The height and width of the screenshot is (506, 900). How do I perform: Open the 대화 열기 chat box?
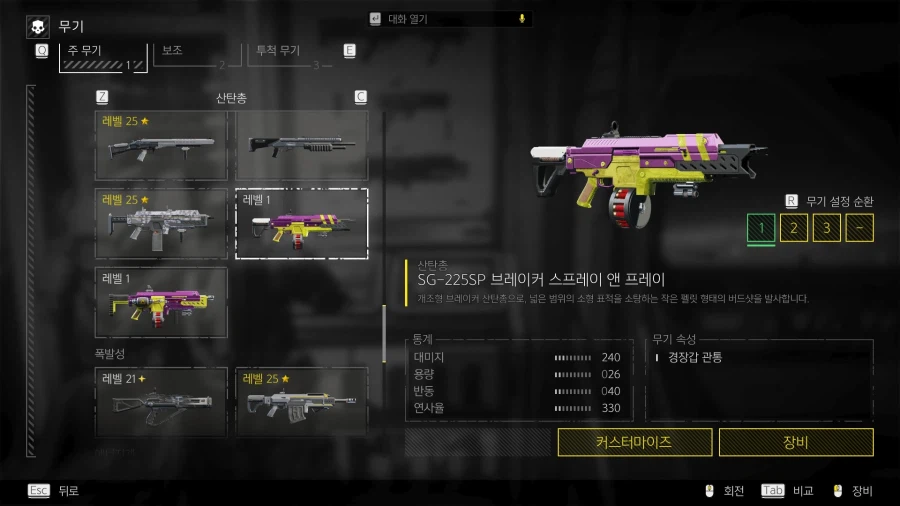pyautogui.click(x=450, y=19)
